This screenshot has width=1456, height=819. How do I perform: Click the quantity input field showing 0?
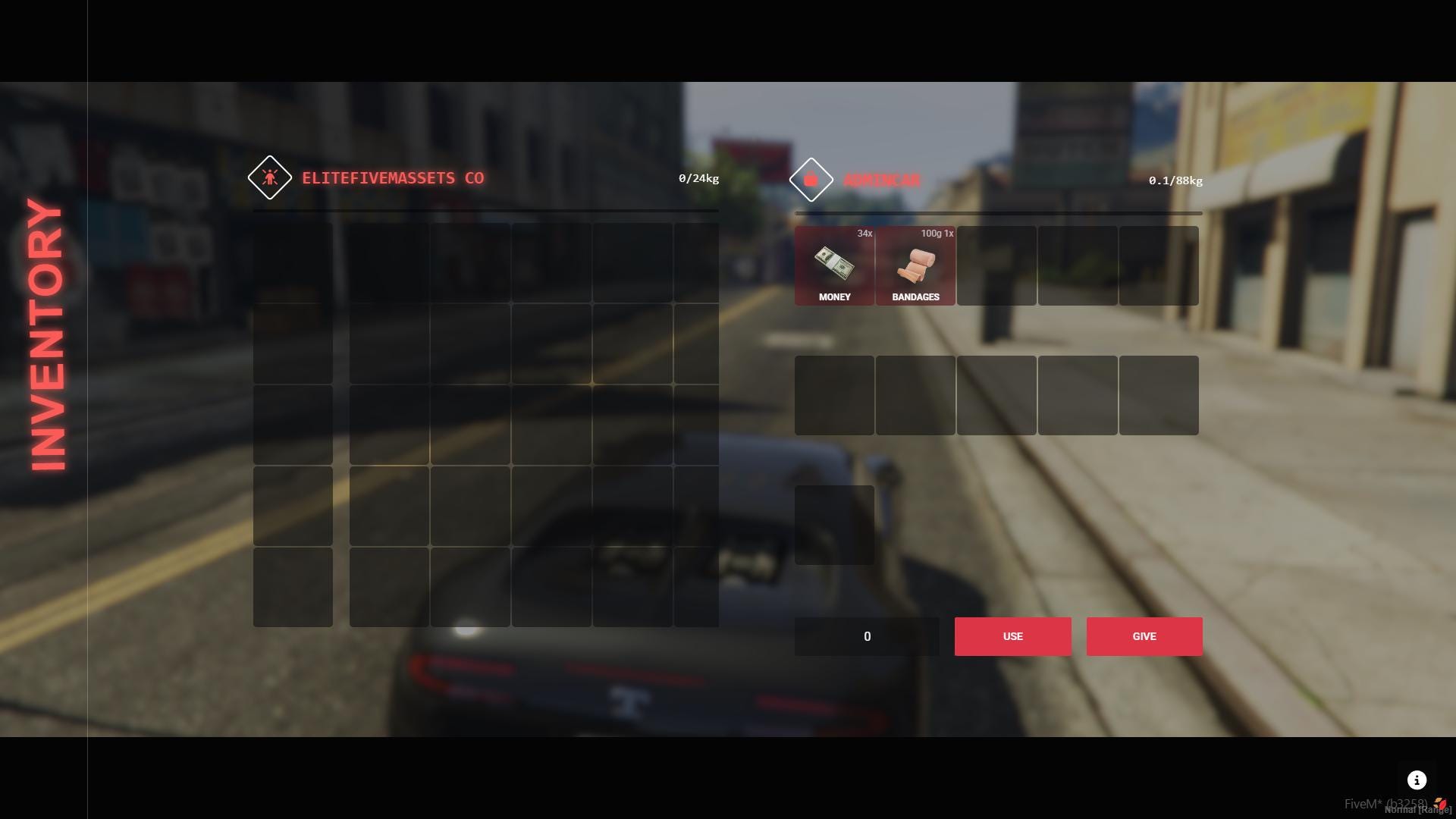(x=867, y=636)
